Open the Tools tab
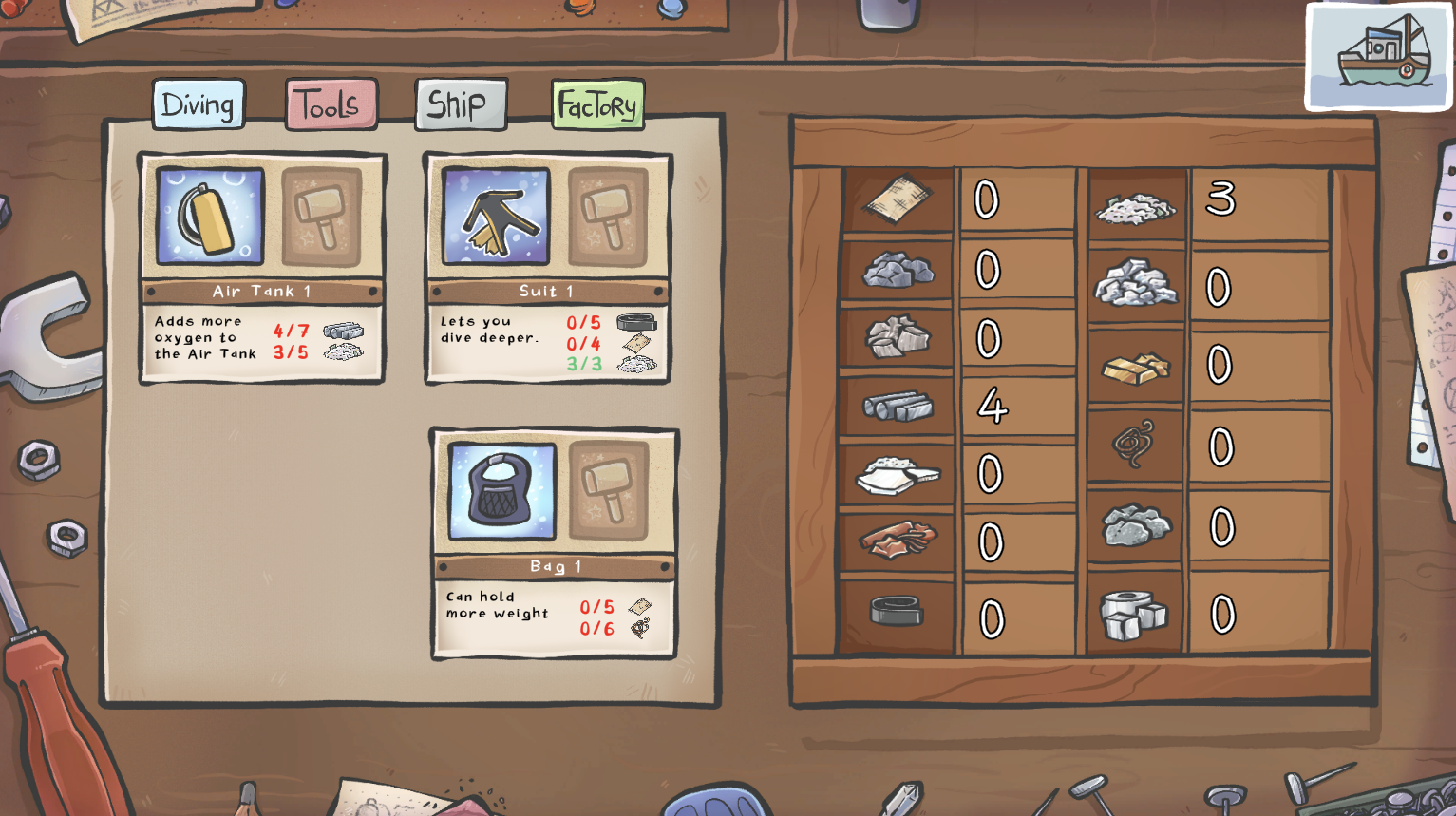 click(x=331, y=105)
